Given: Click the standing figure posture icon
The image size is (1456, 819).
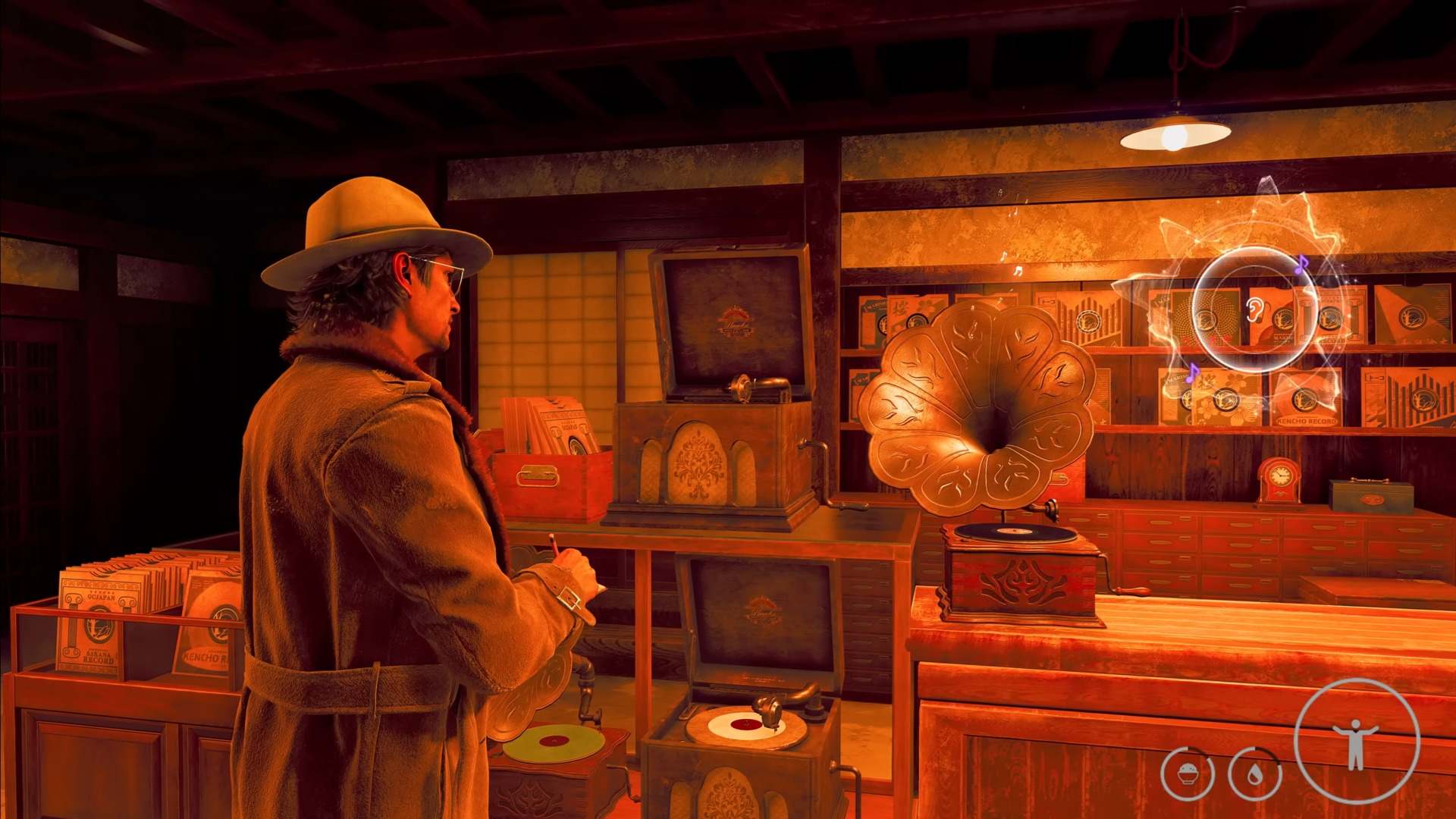Looking at the screenshot, I should (x=1356, y=741).
